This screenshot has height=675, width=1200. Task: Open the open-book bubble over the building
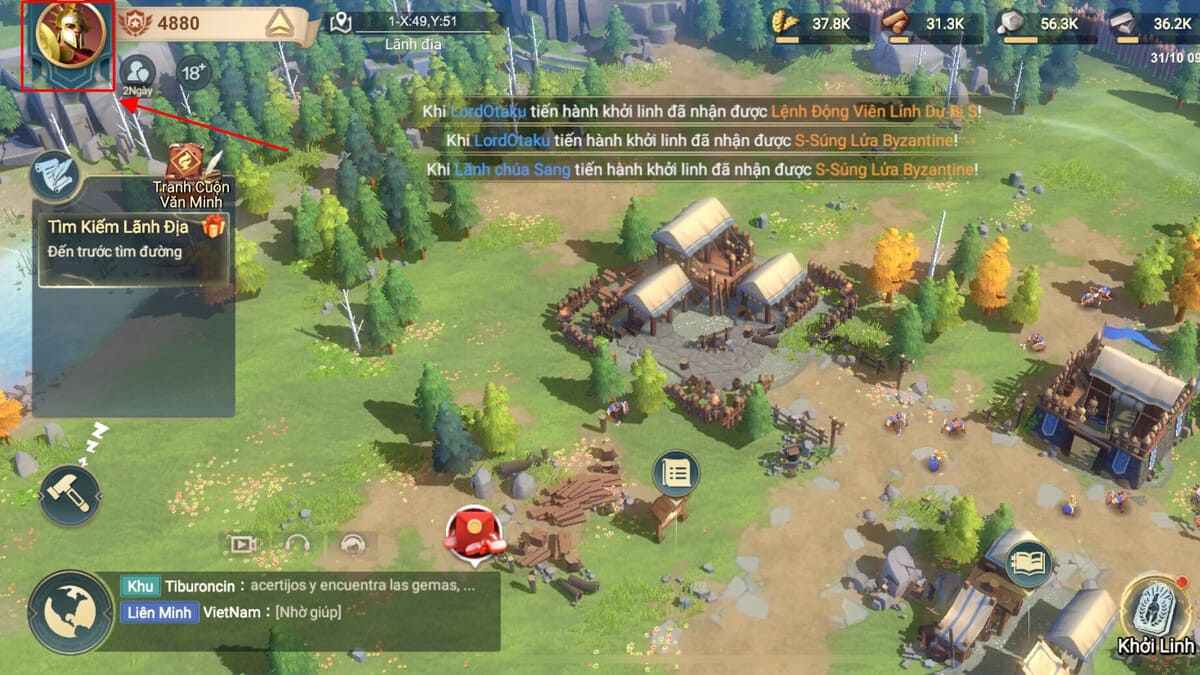[x=1027, y=564]
